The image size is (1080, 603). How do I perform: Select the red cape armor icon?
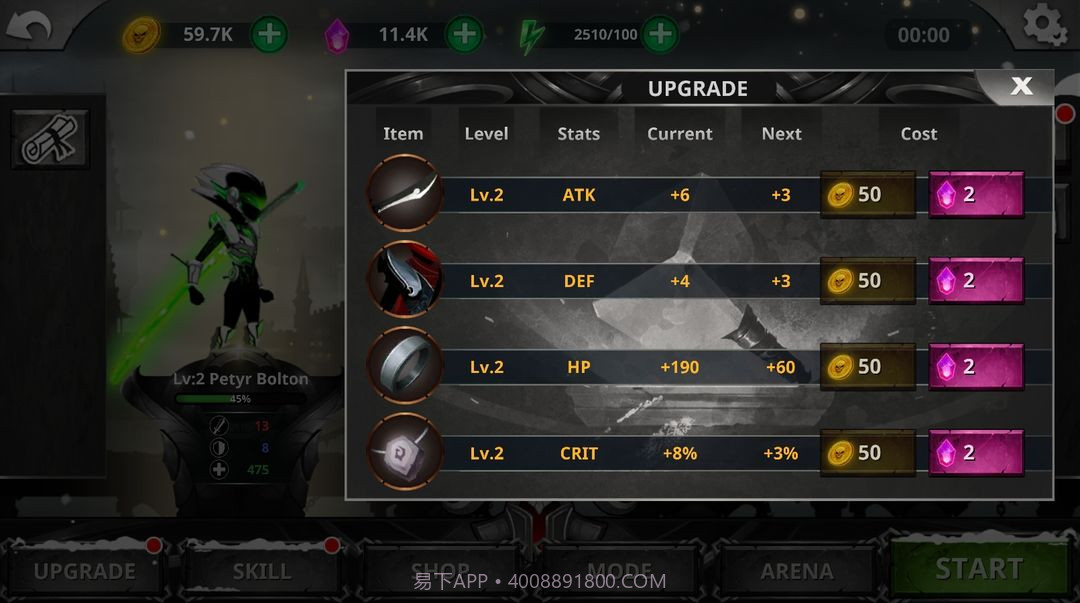coord(405,280)
